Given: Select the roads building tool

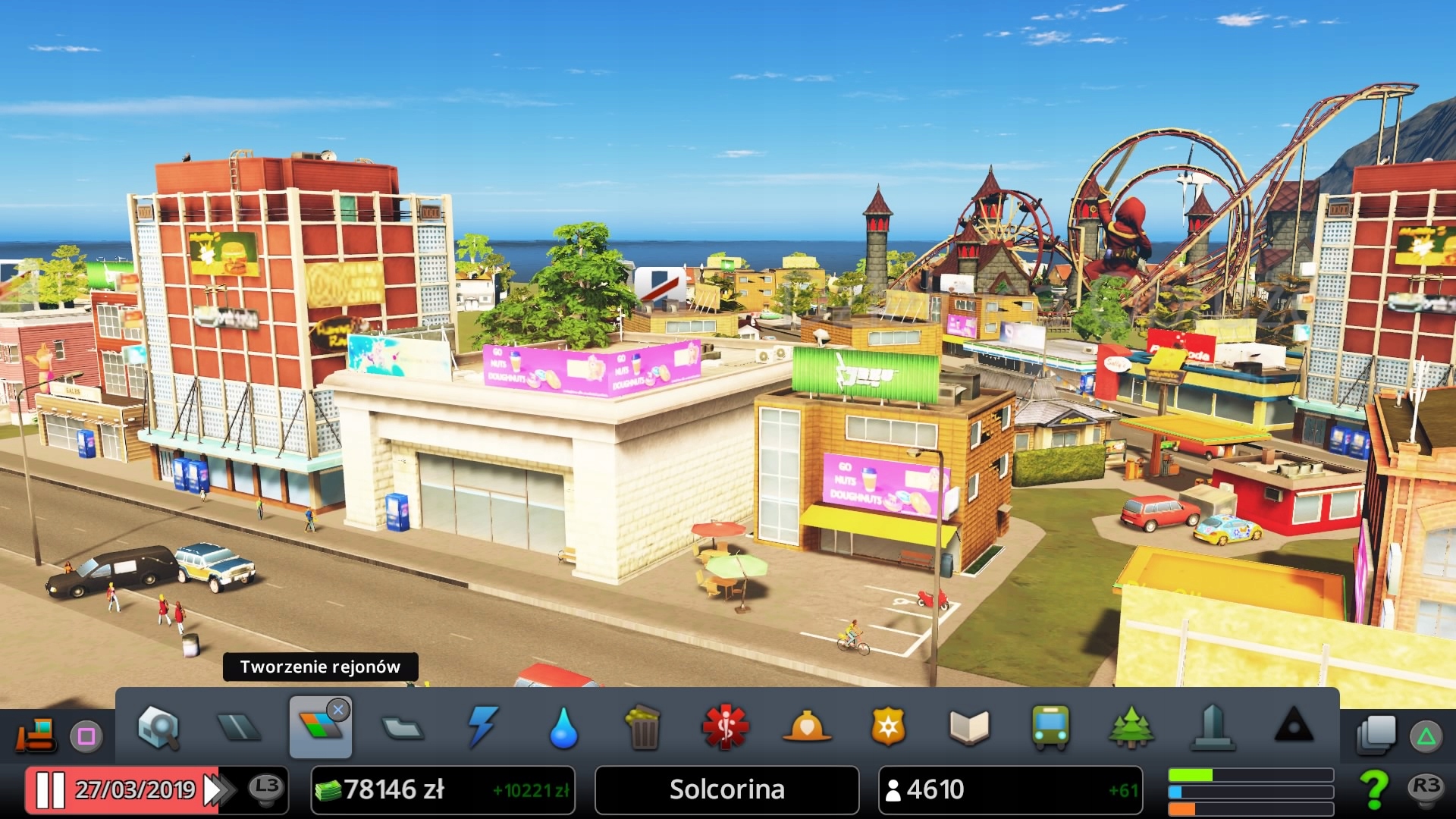Looking at the screenshot, I should pos(239,728).
